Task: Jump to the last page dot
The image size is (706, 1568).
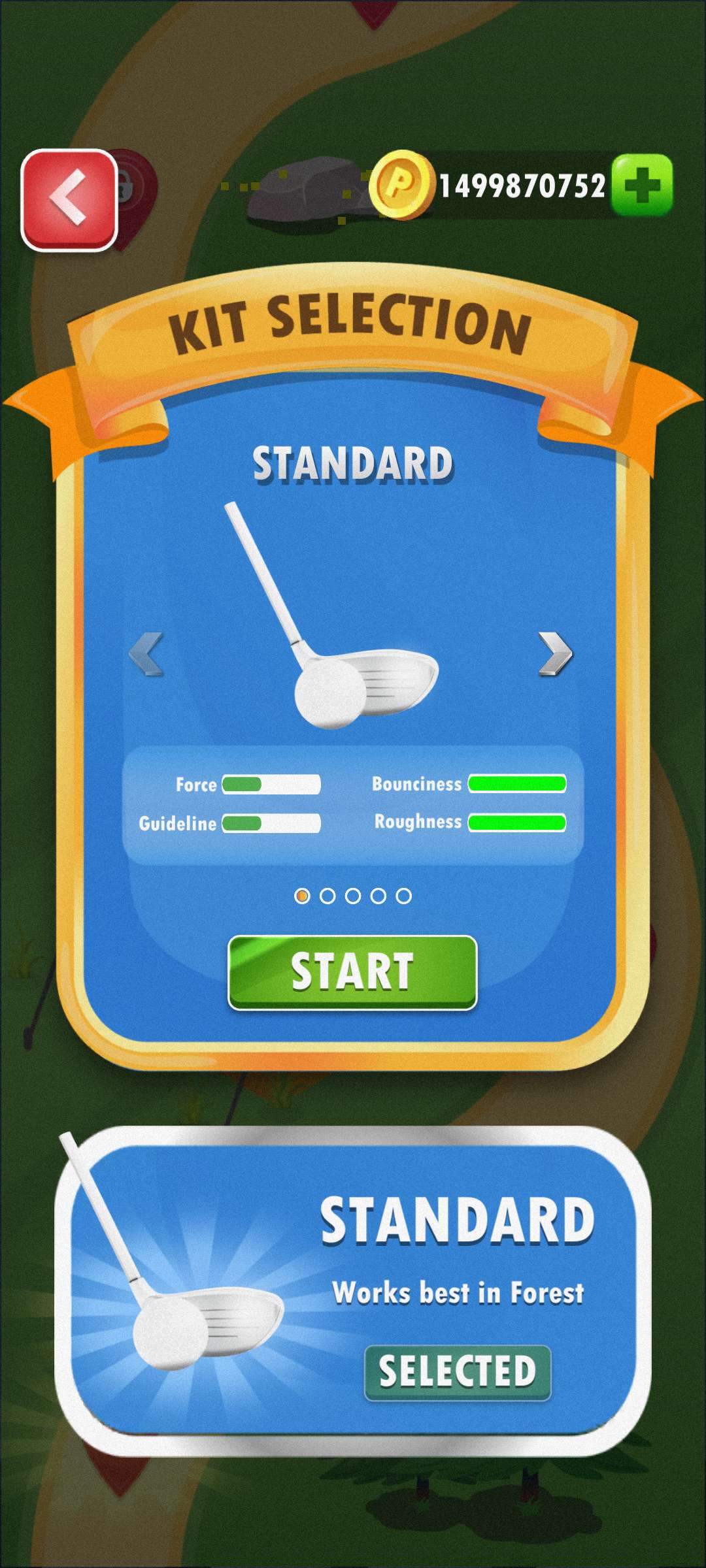Action: click(x=404, y=896)
